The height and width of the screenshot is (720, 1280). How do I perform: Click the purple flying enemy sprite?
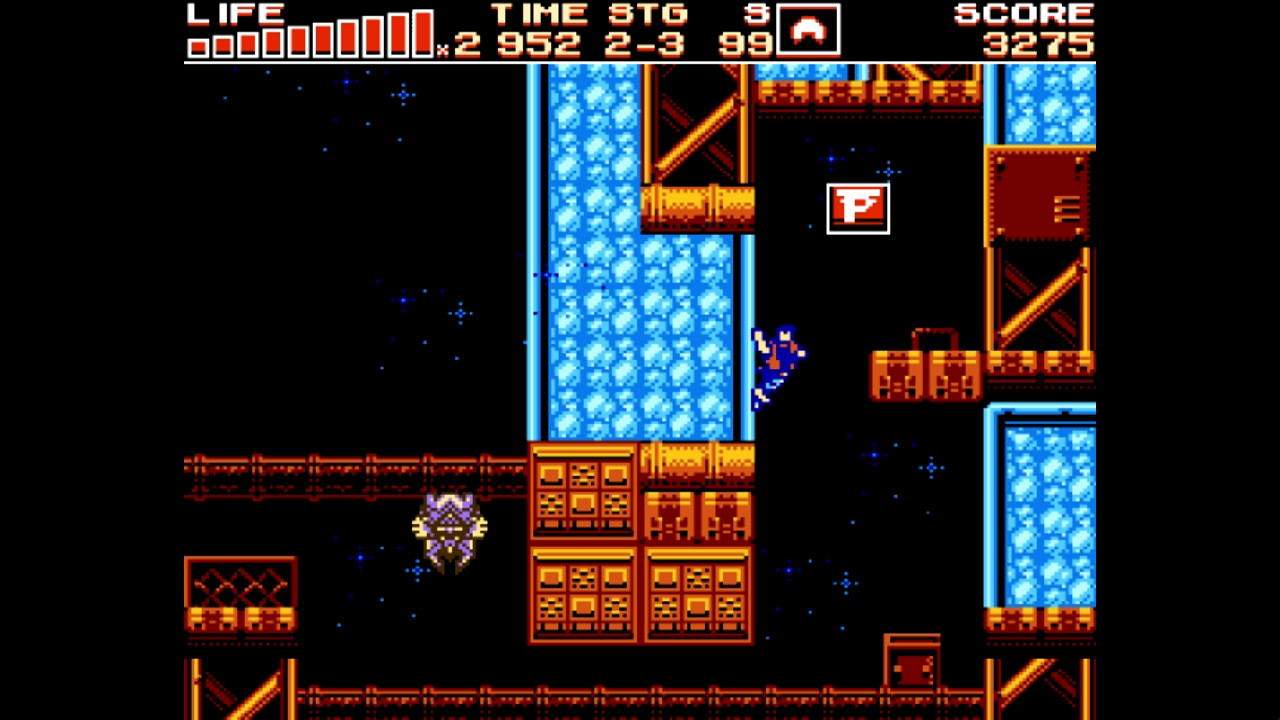click(x=450, y=530)
